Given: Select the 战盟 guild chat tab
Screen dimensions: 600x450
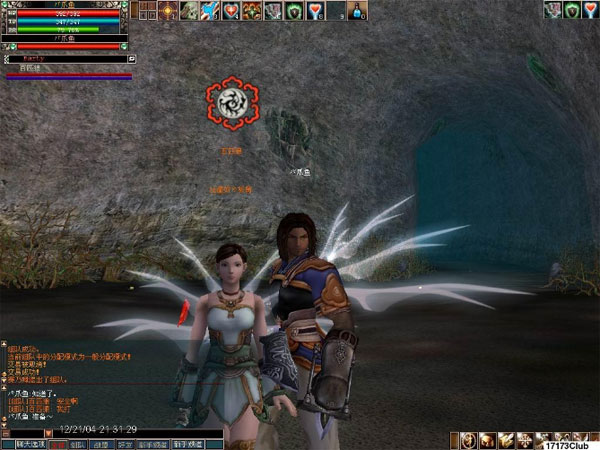Looking at the screenshot, I should click(103, 443).
